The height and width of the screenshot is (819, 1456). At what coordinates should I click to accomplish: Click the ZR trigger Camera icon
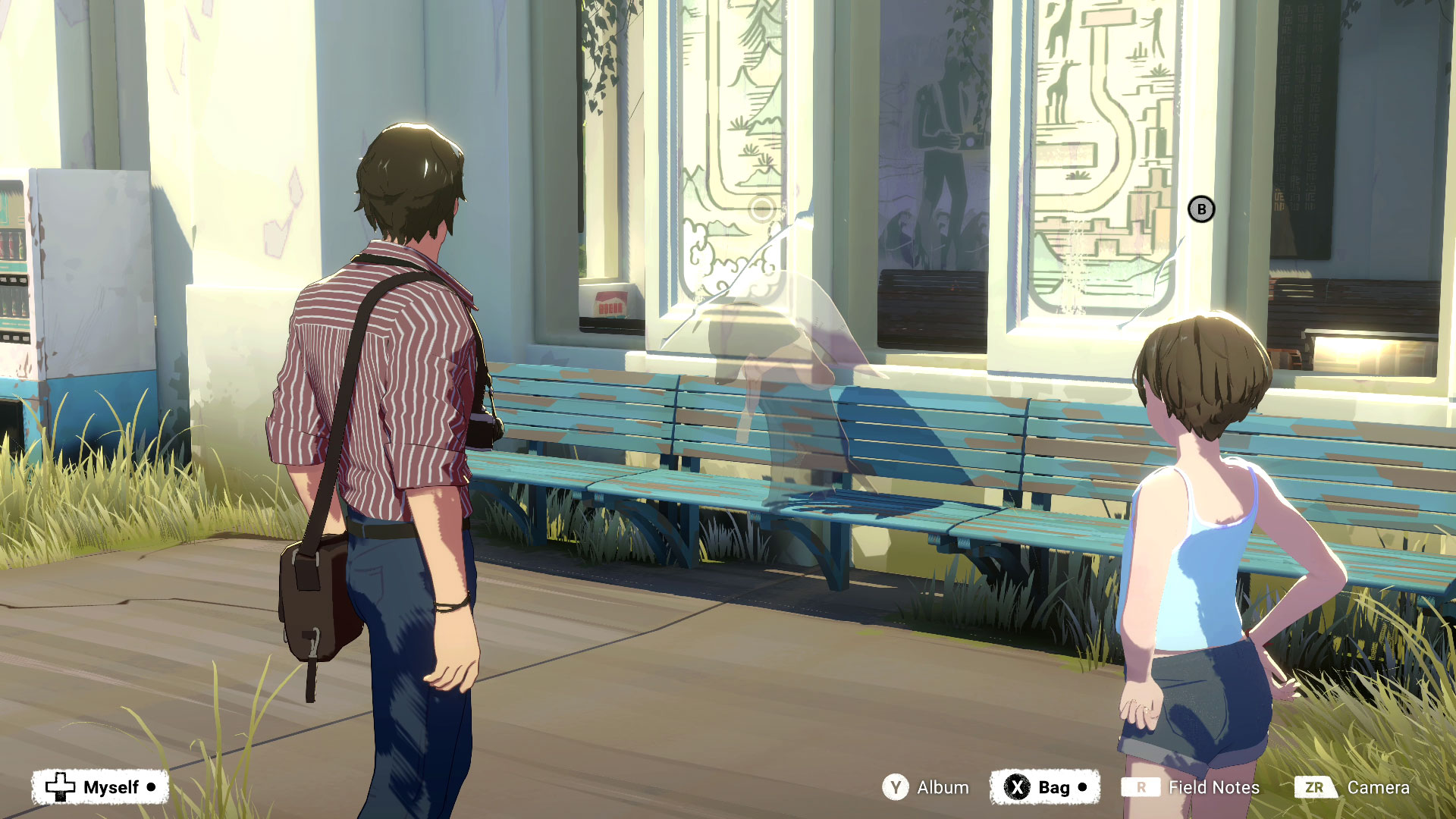coord(1316,788)
